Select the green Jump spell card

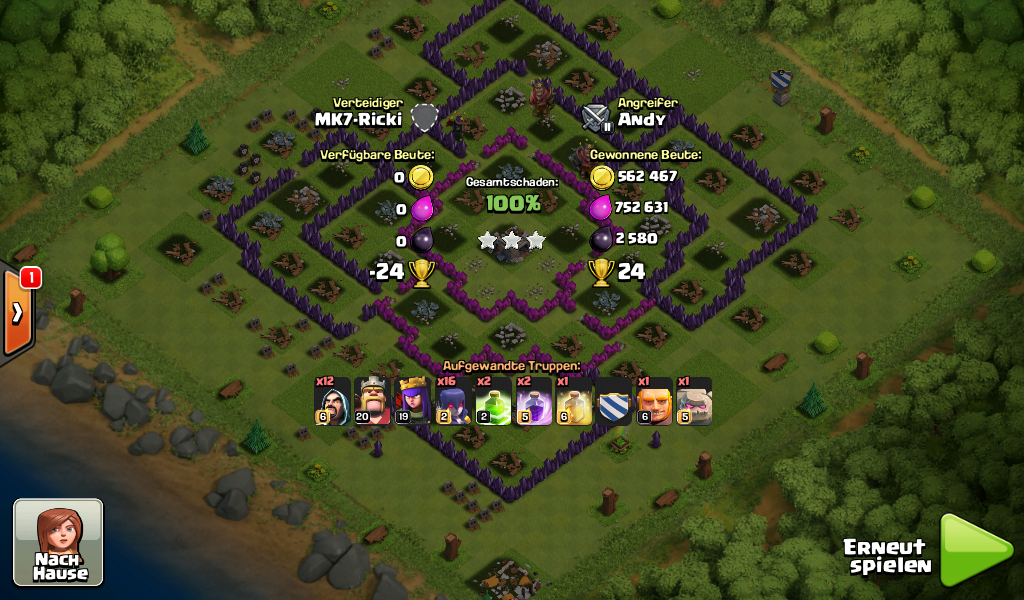tap(494, 402)
